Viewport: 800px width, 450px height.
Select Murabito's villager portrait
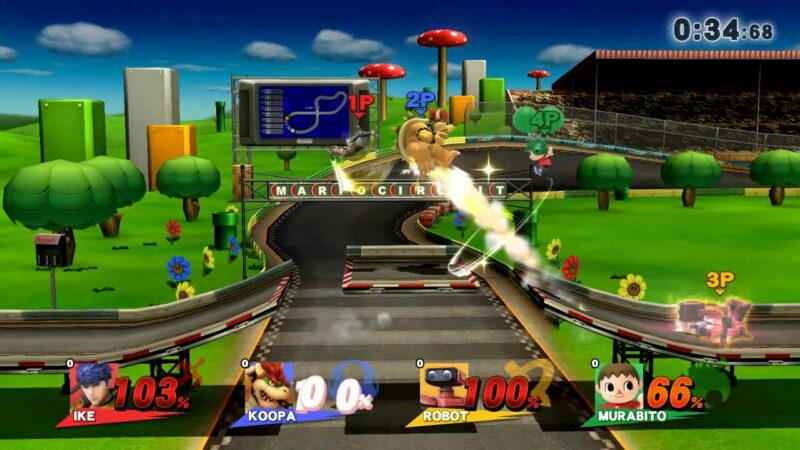[618, 388]
